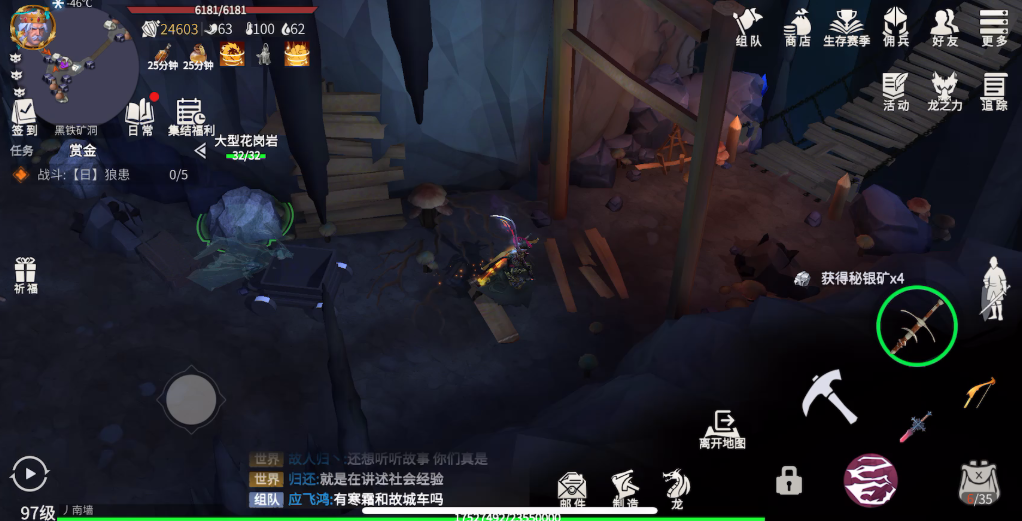Open the 组队 team menu
This screenshot has width=1022, height=521.
748,28
